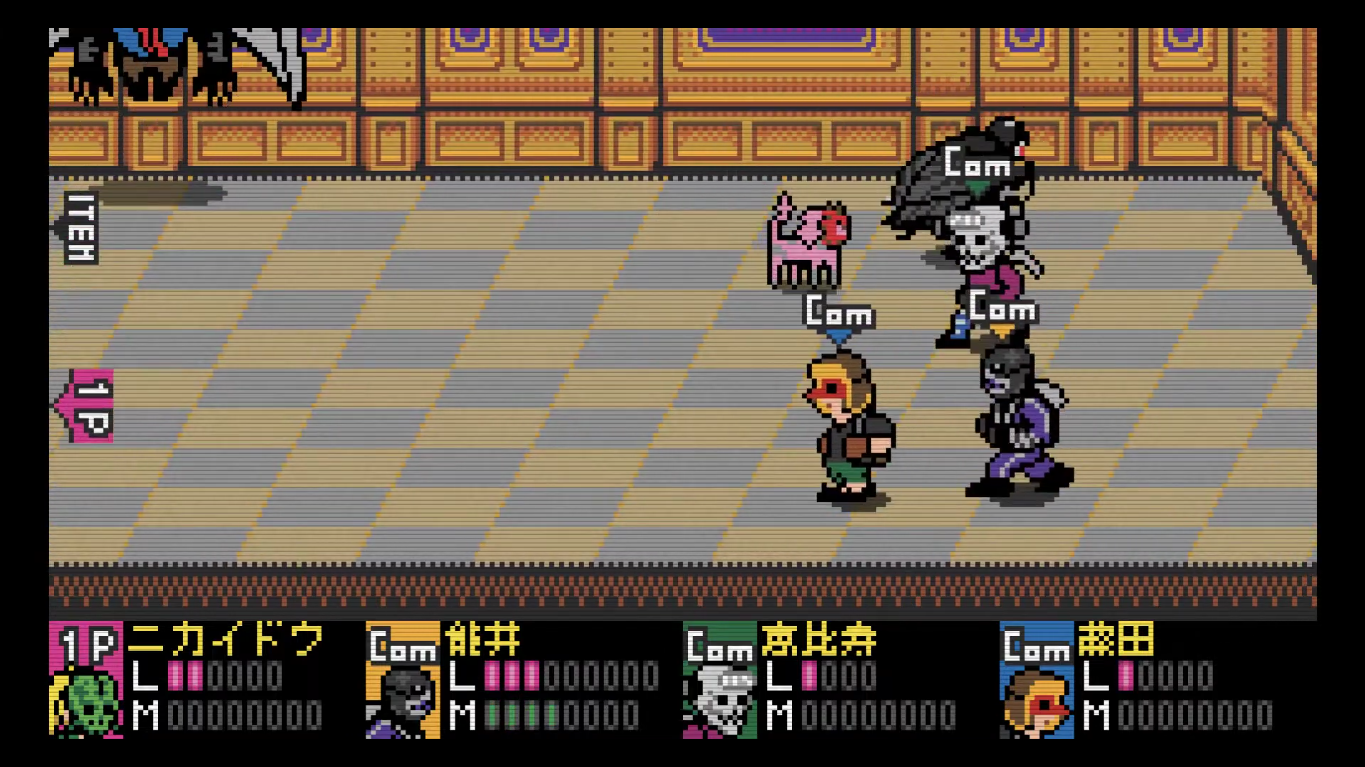Select Nikaido's green 1P portrait
The width and height of the screenshot is (1365, 767).
pos(85,702)
